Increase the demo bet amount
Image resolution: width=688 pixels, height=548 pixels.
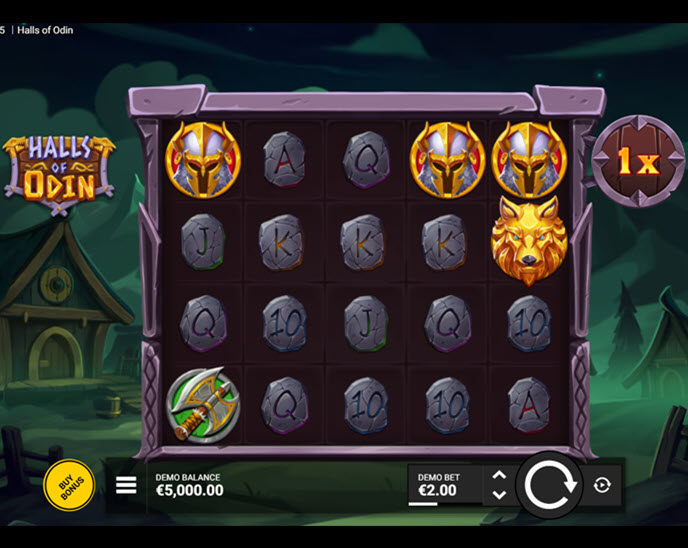499,476
